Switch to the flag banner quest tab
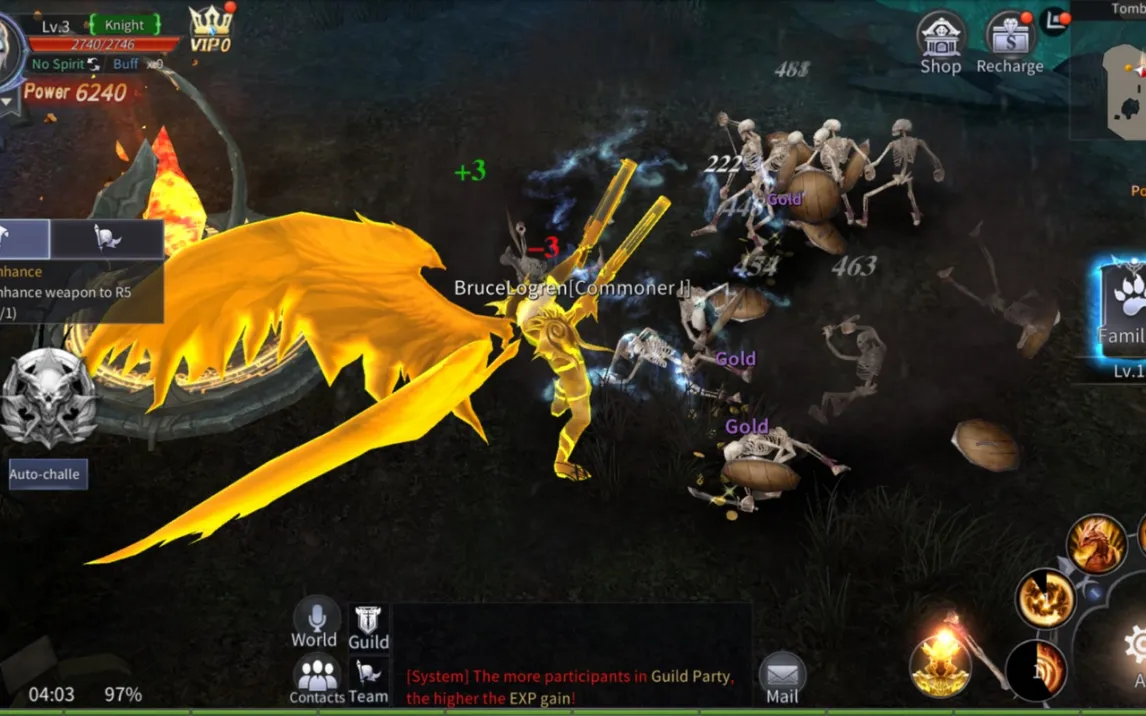 pyautogui.click(x=106, y=239)
